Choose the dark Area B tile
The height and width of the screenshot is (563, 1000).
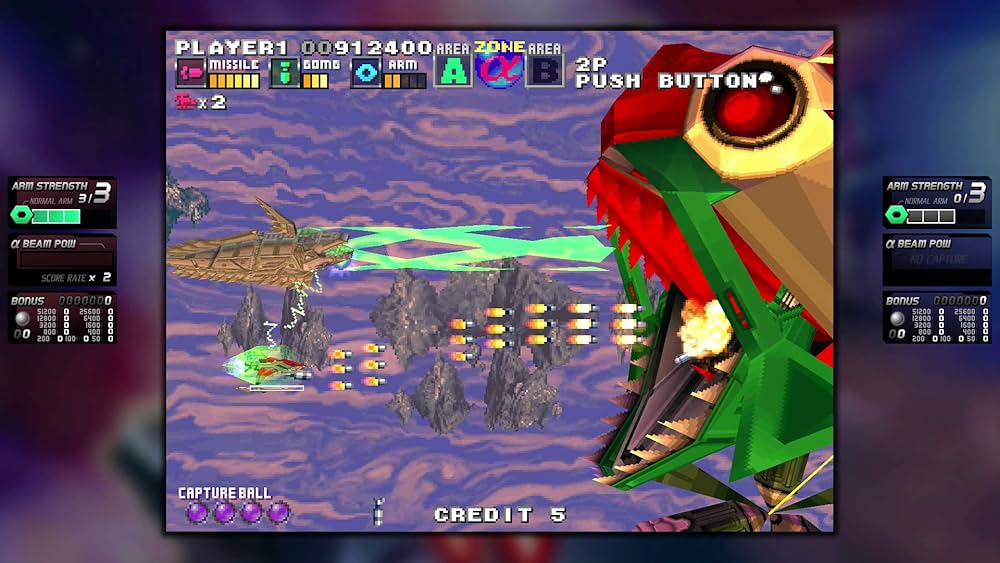[545, 71]
